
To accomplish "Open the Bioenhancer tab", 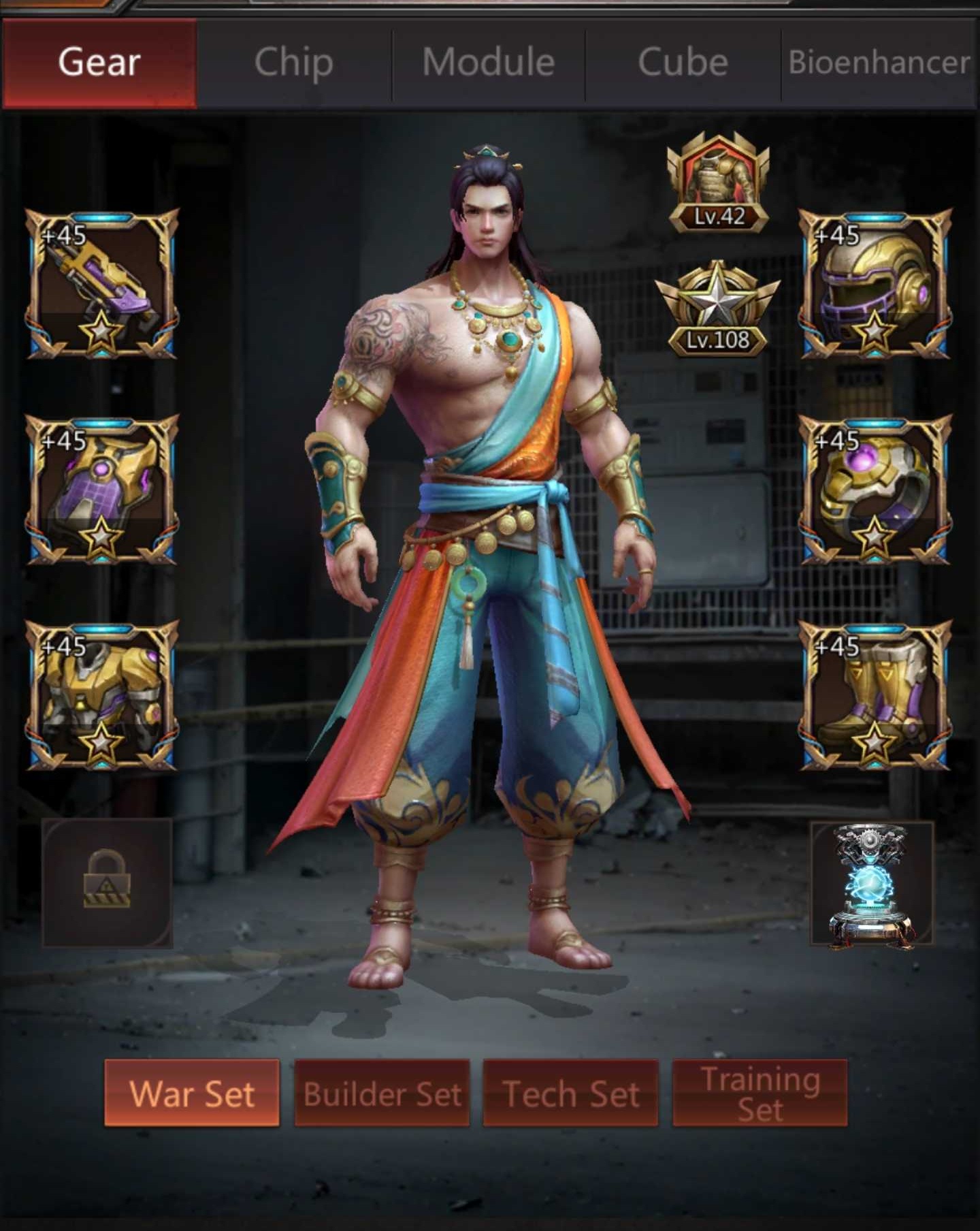I will tap(879, 63).
